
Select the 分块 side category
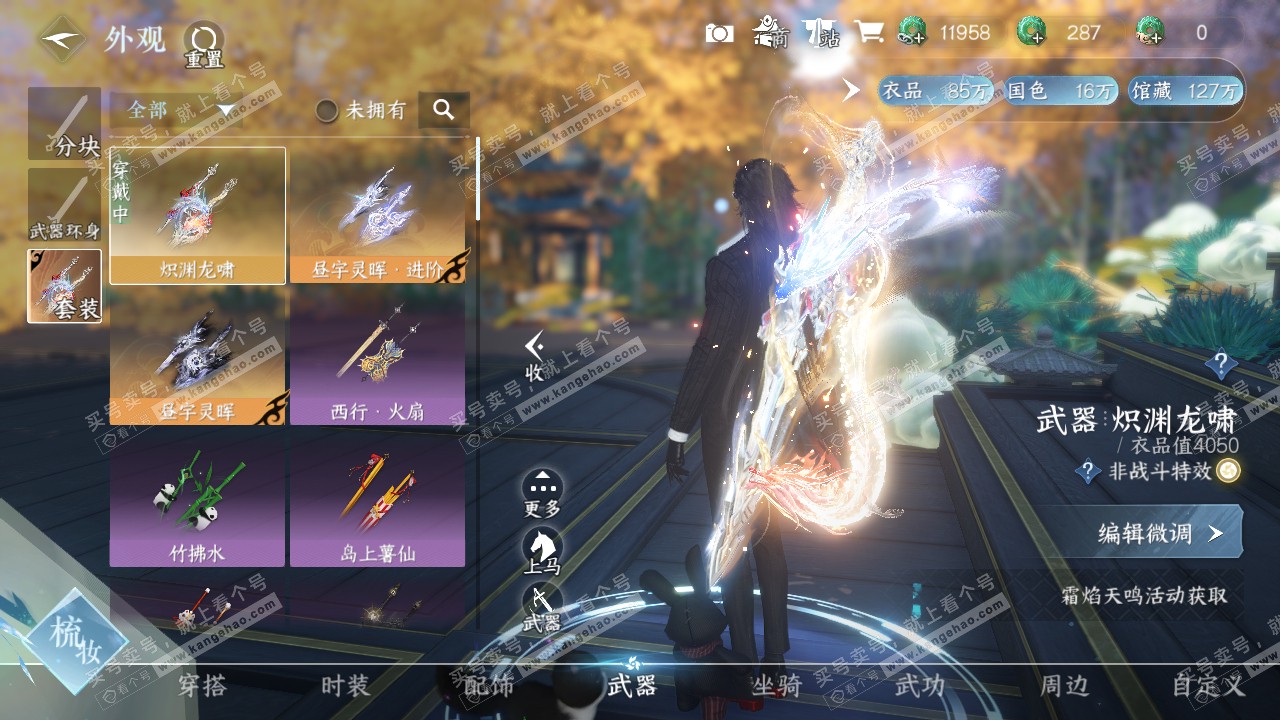[x=65, y=124]
